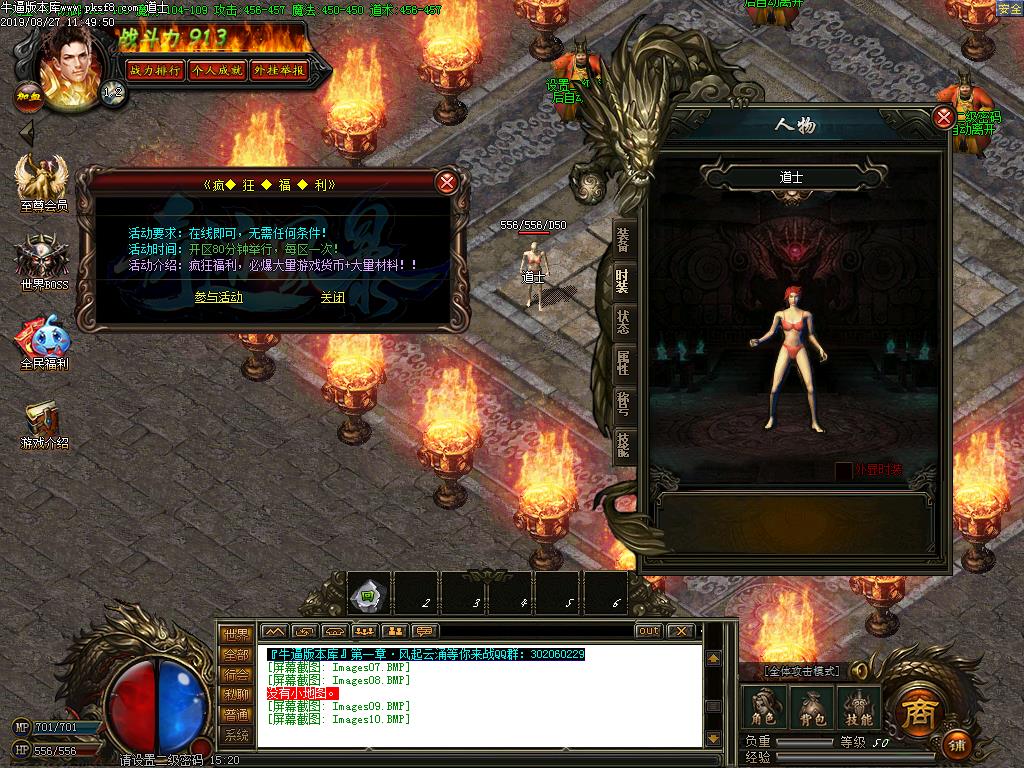The width and height of the screenshot is (1024, 768).
Task: Show the 称号 titles tab
Action: pos(623,403)
